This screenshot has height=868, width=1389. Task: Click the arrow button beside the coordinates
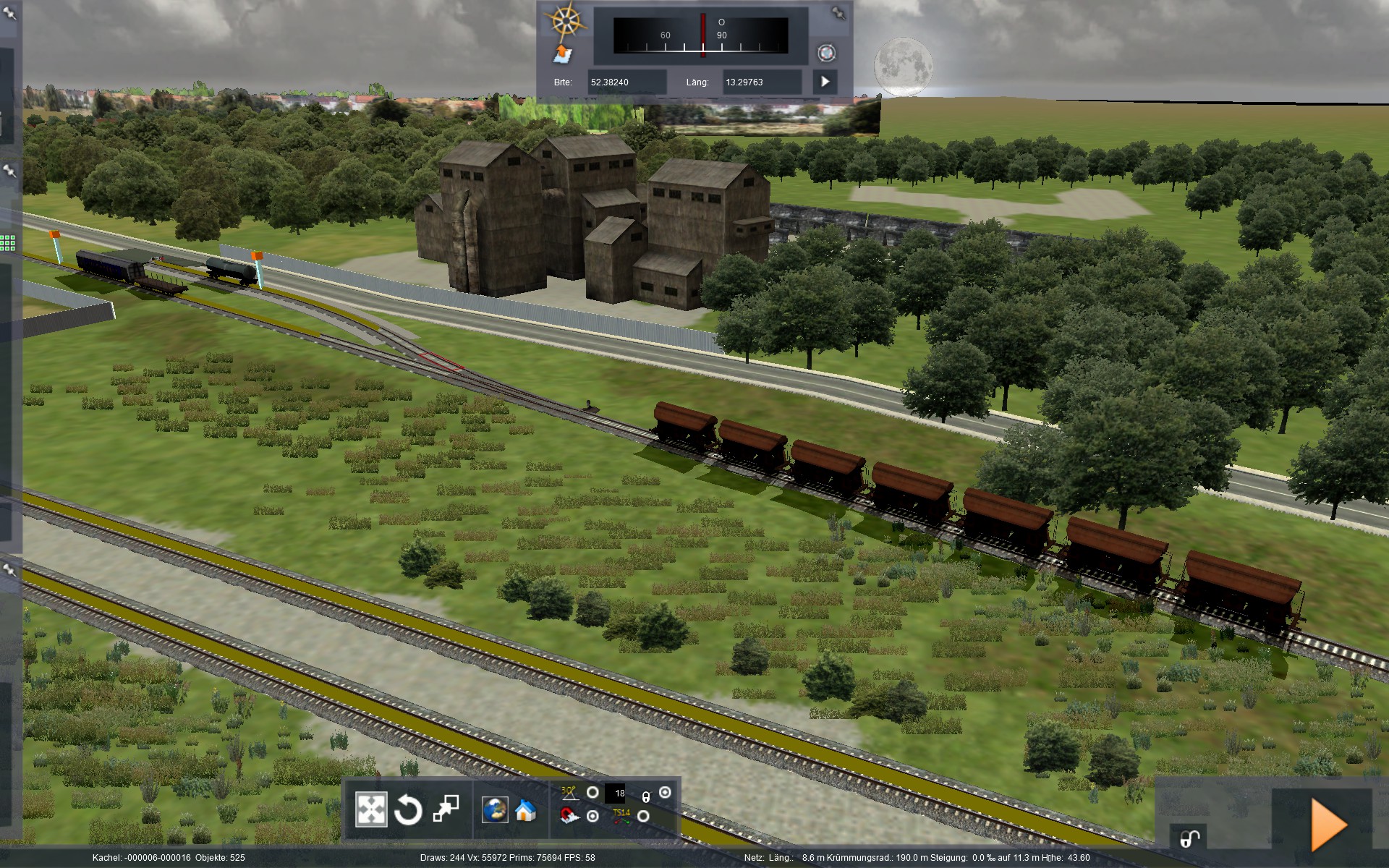click(825, 82)
